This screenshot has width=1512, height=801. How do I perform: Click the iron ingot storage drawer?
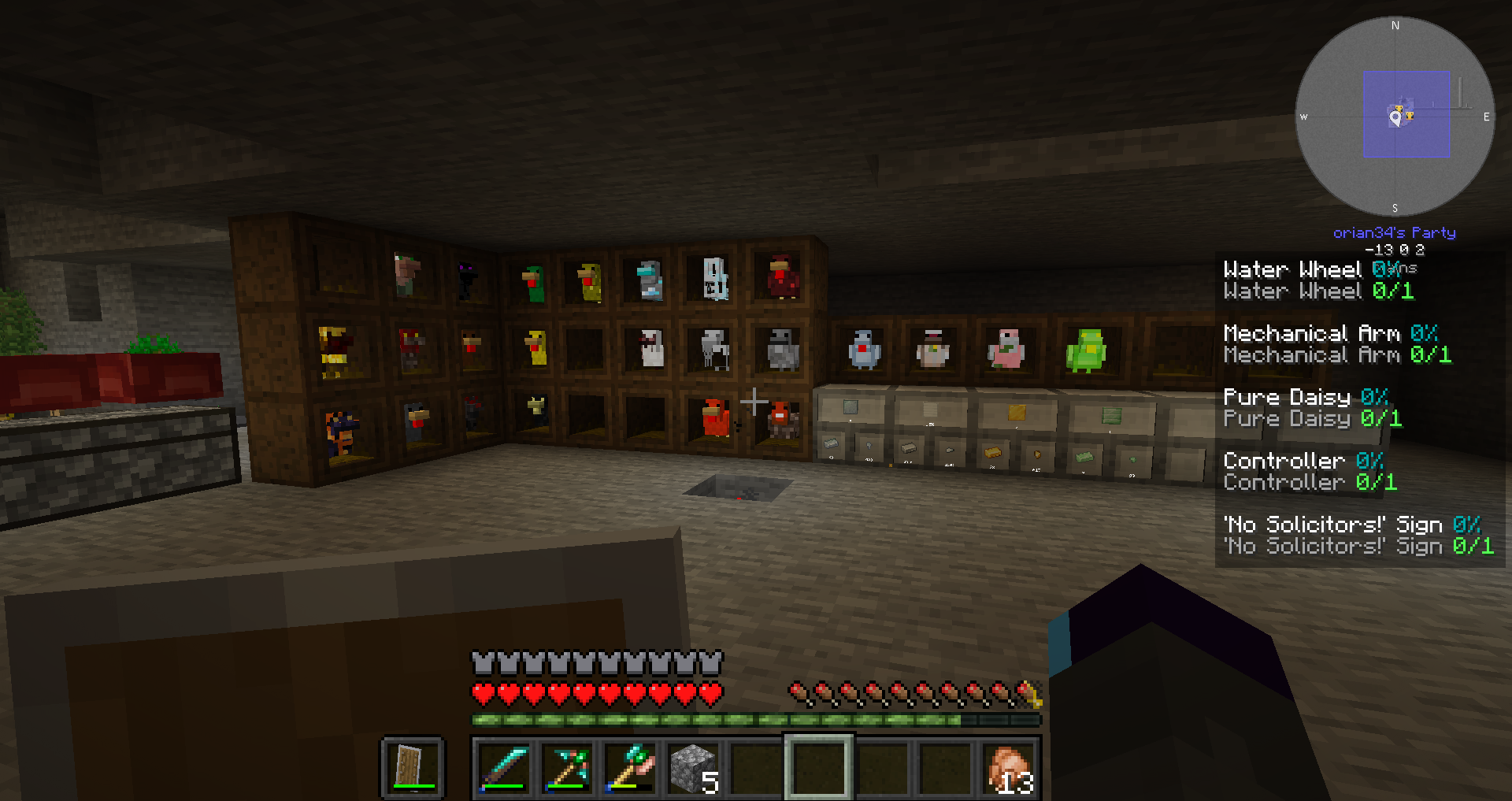[910, 449]
